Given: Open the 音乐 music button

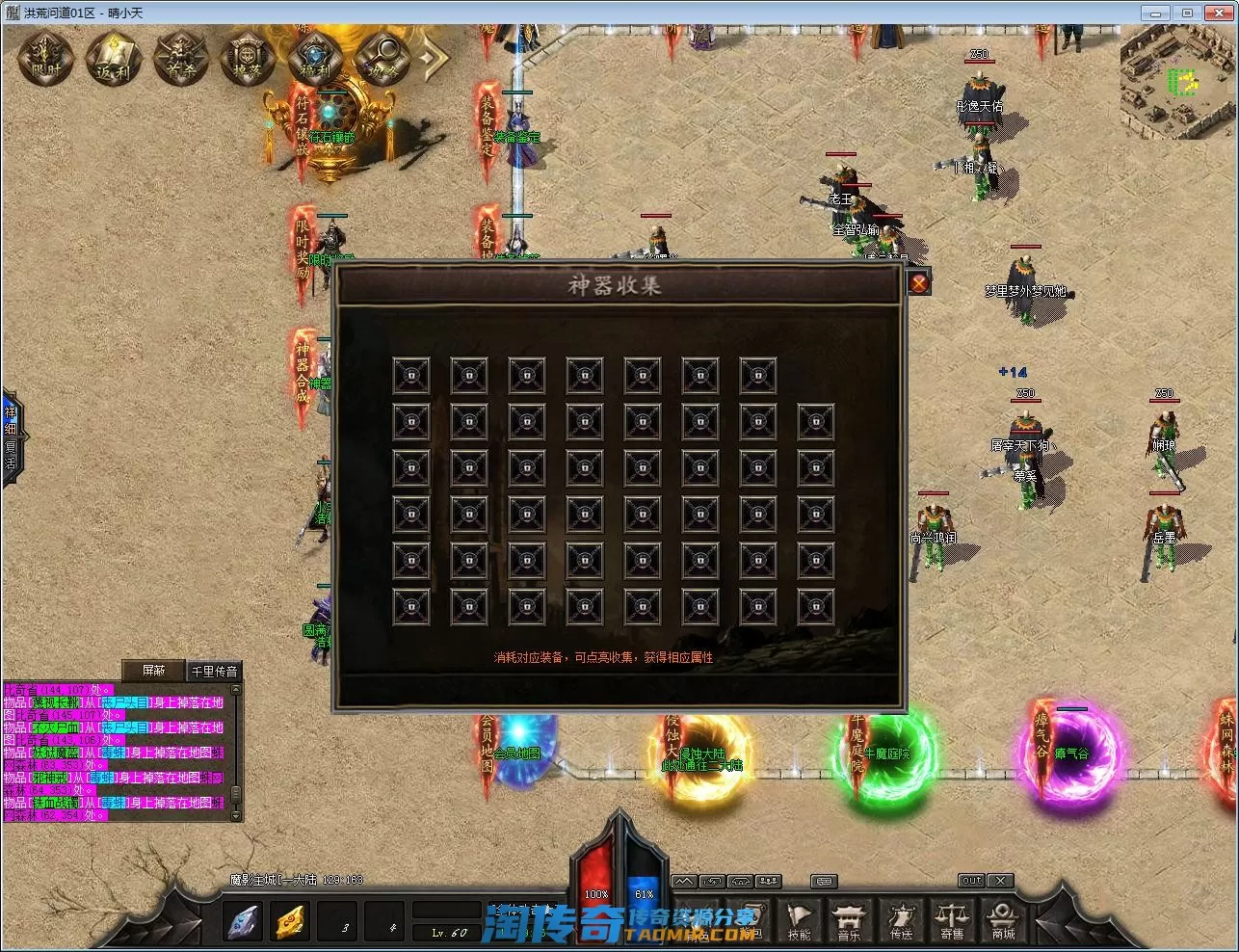Looking at the screenshot, I should pyautogui.click(x=849, y=920).
